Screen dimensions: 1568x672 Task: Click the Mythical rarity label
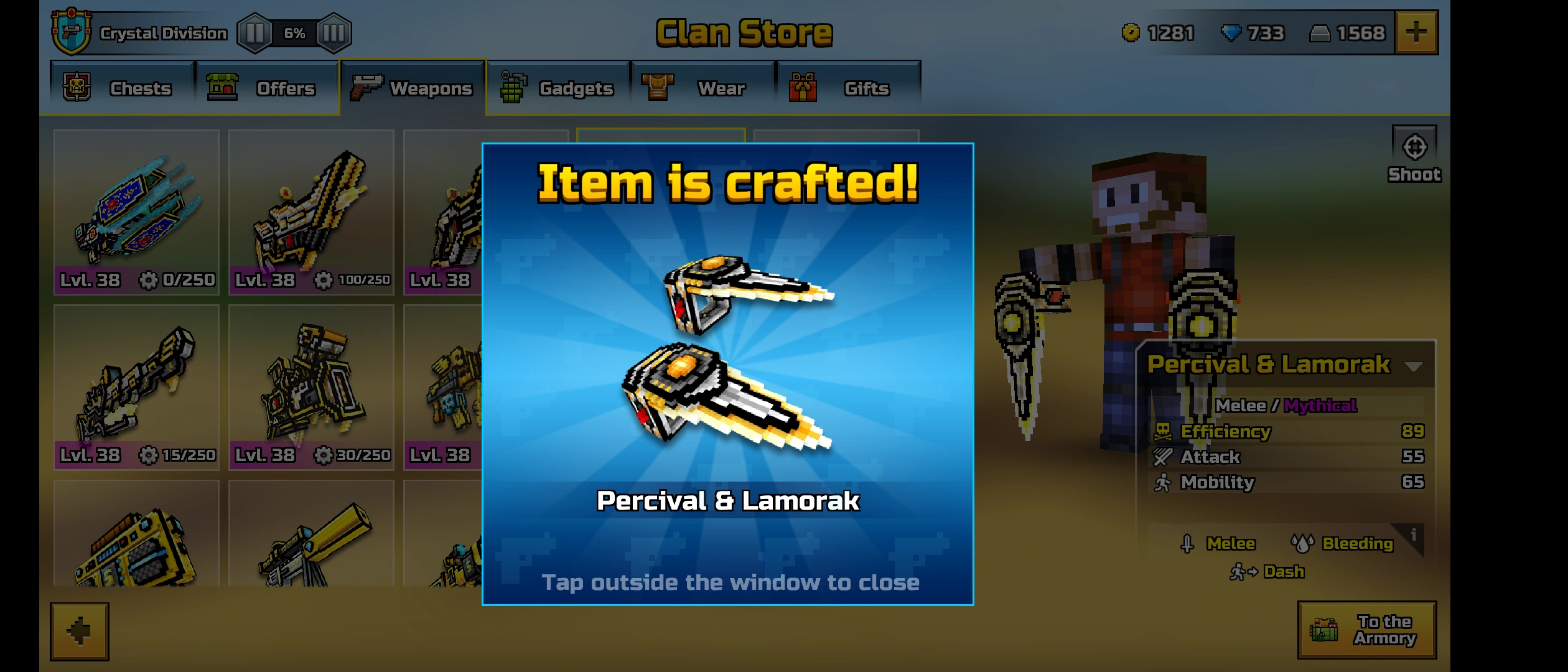[1320, 404]
